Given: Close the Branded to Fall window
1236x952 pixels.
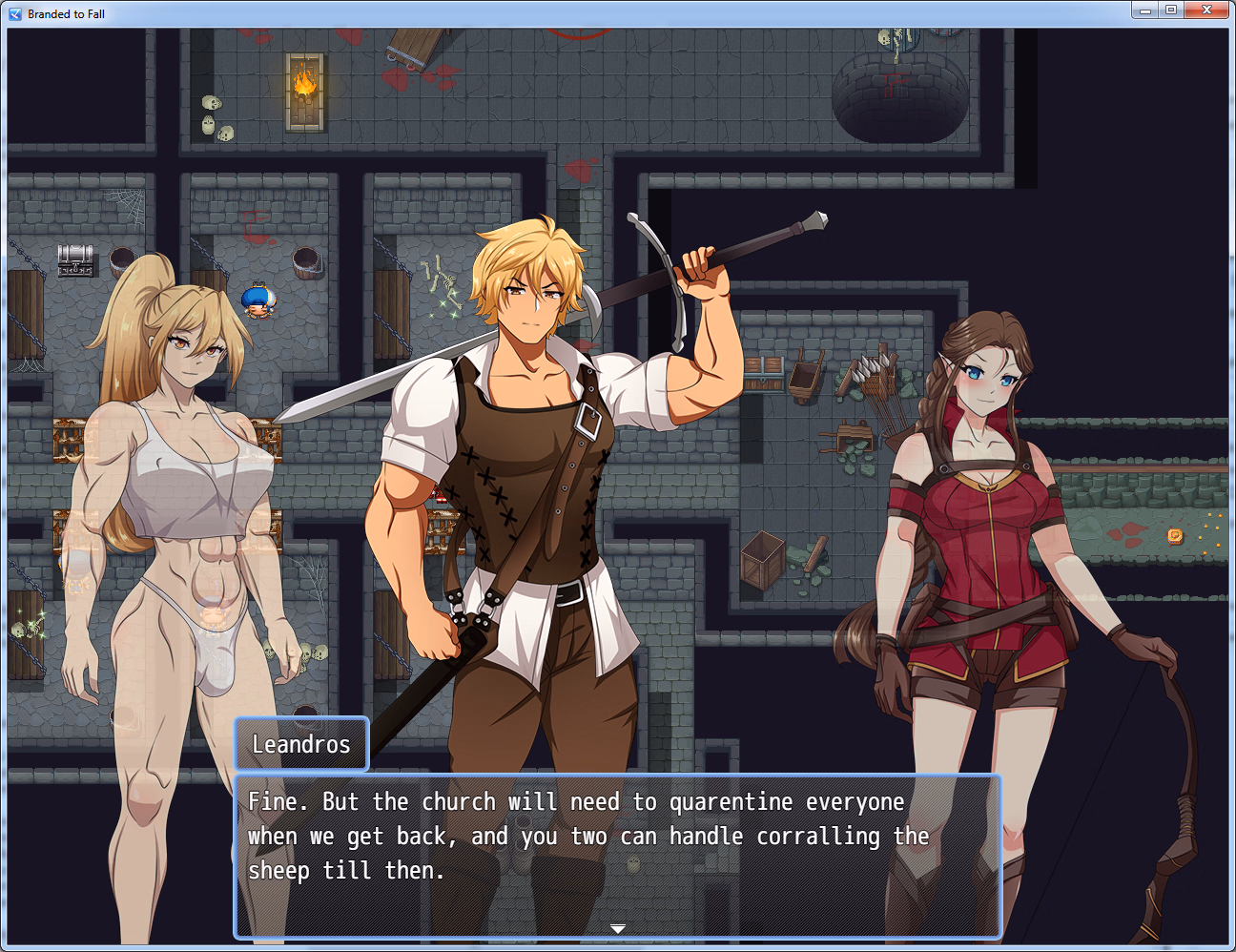Looking at the screenshot, I should pyautogui.click(x=1206, y=10).
